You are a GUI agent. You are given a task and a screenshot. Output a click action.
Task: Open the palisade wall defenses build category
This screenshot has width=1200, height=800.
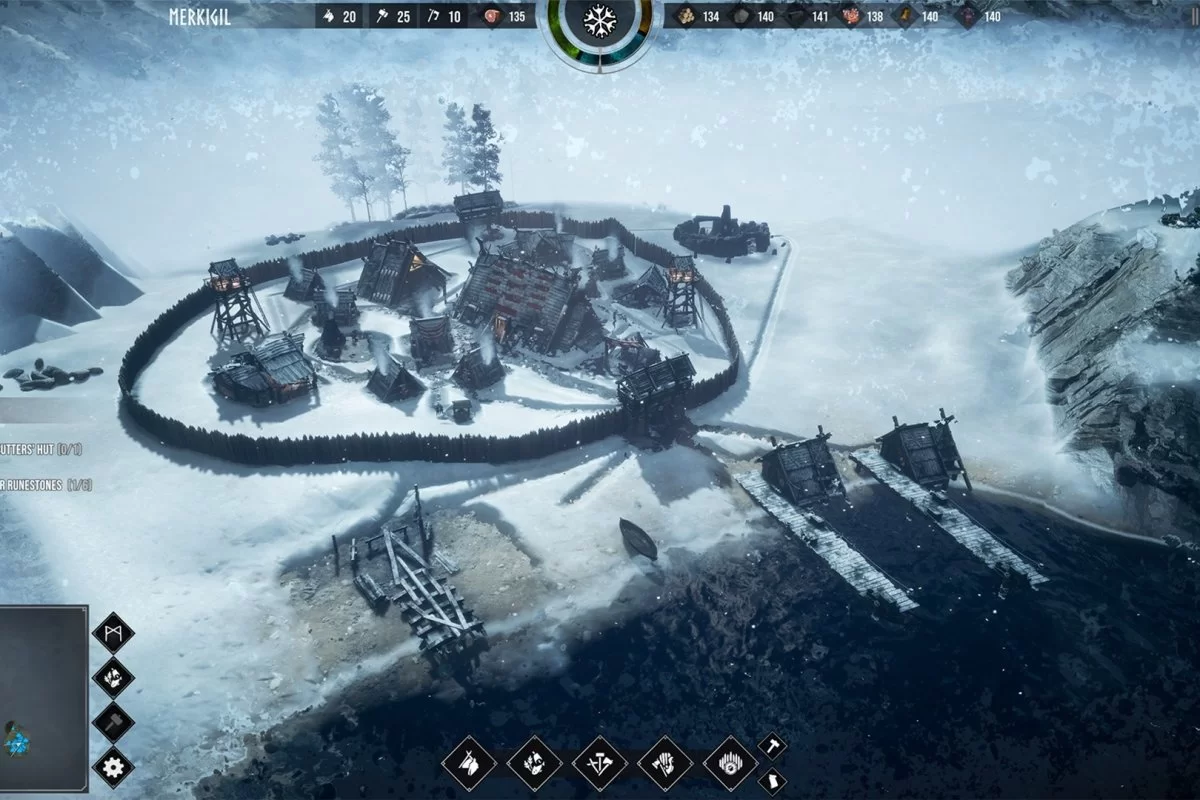point(731,765)
